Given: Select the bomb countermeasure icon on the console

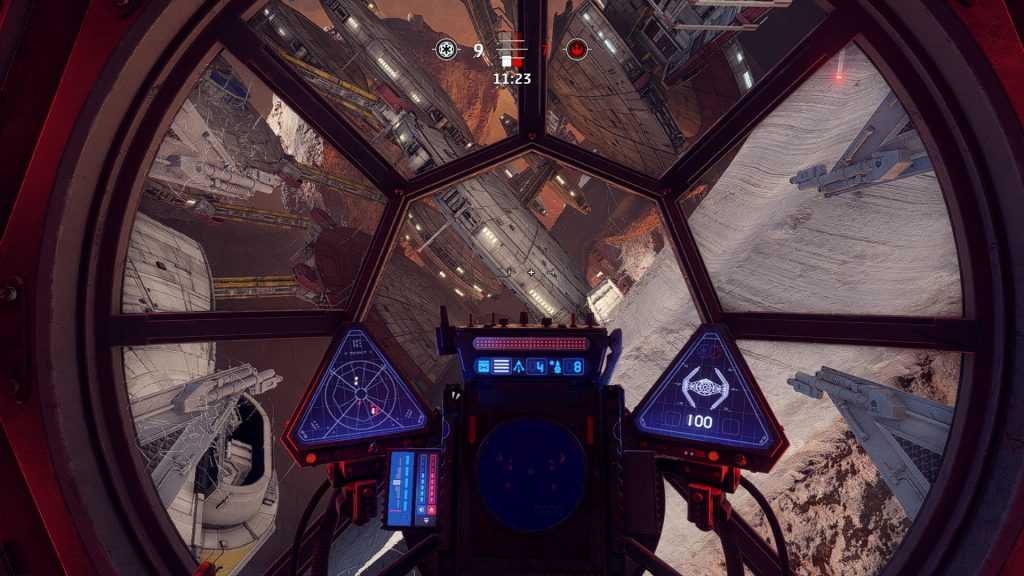Looking at the screenshot, I should click(x=556, y=367).
